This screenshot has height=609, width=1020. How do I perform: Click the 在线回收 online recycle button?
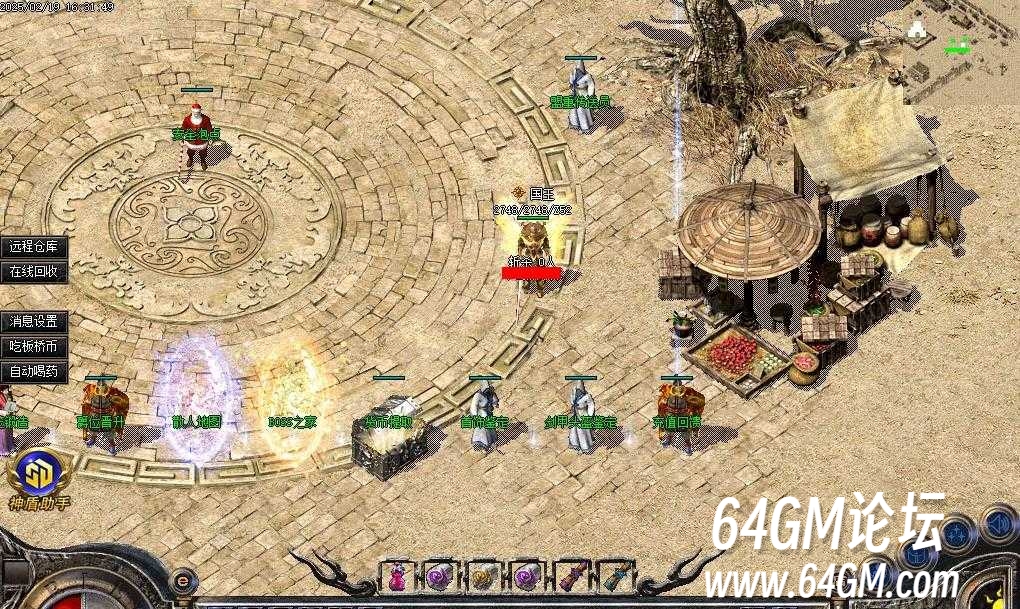coord(34,271)
